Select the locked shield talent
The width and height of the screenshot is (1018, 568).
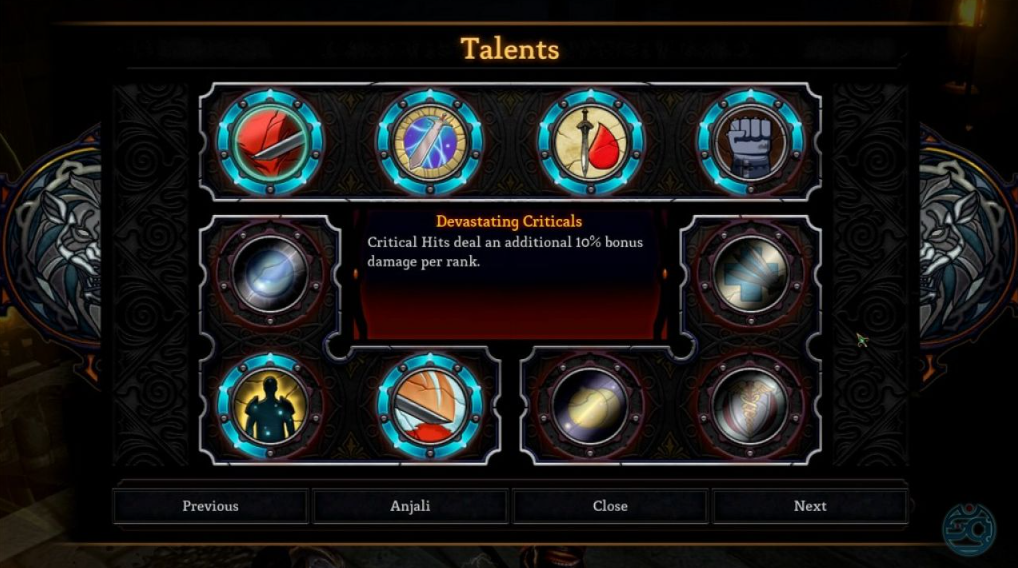[749, 405]
